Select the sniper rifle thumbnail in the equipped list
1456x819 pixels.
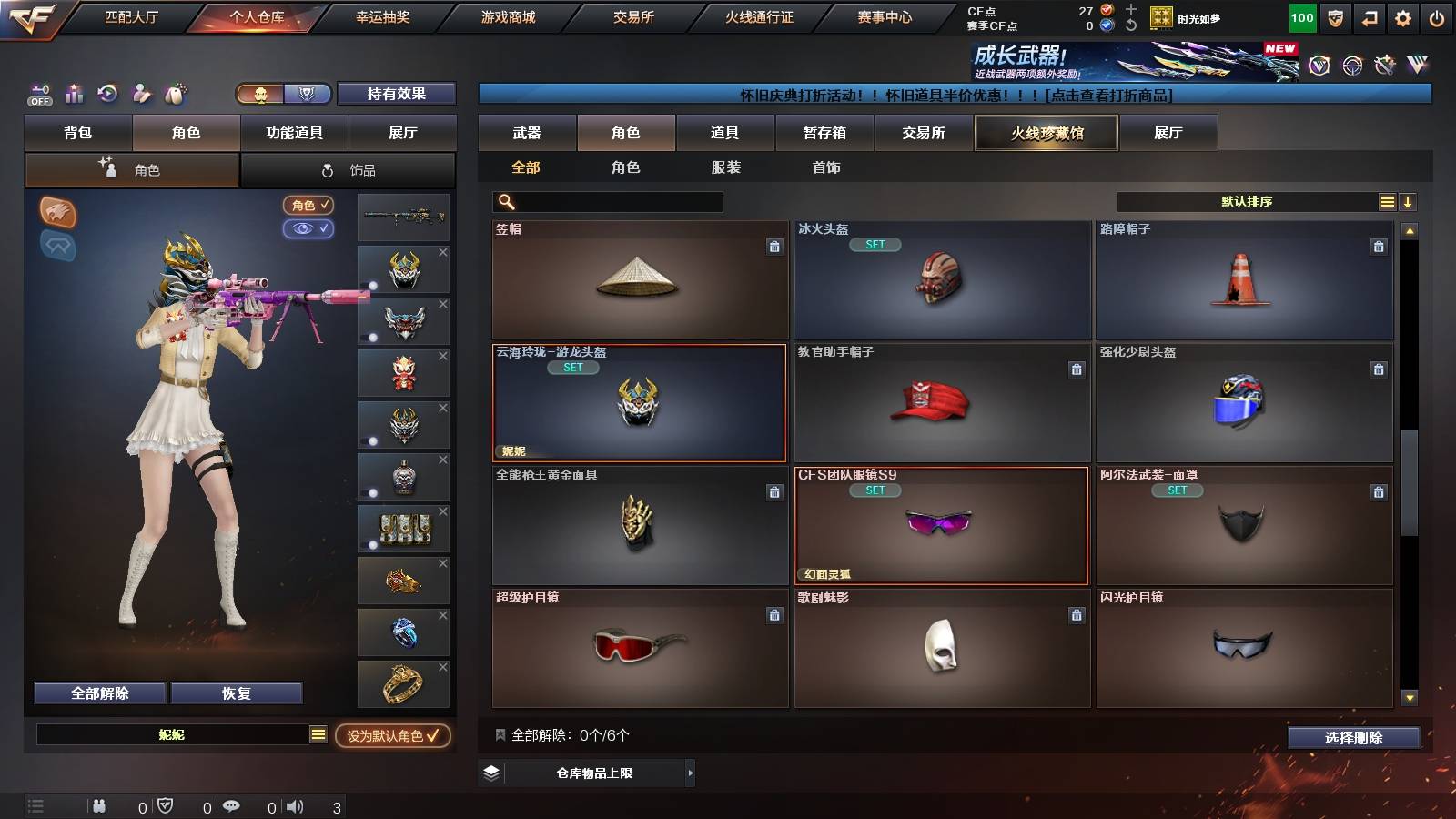[x=403, y=217]
